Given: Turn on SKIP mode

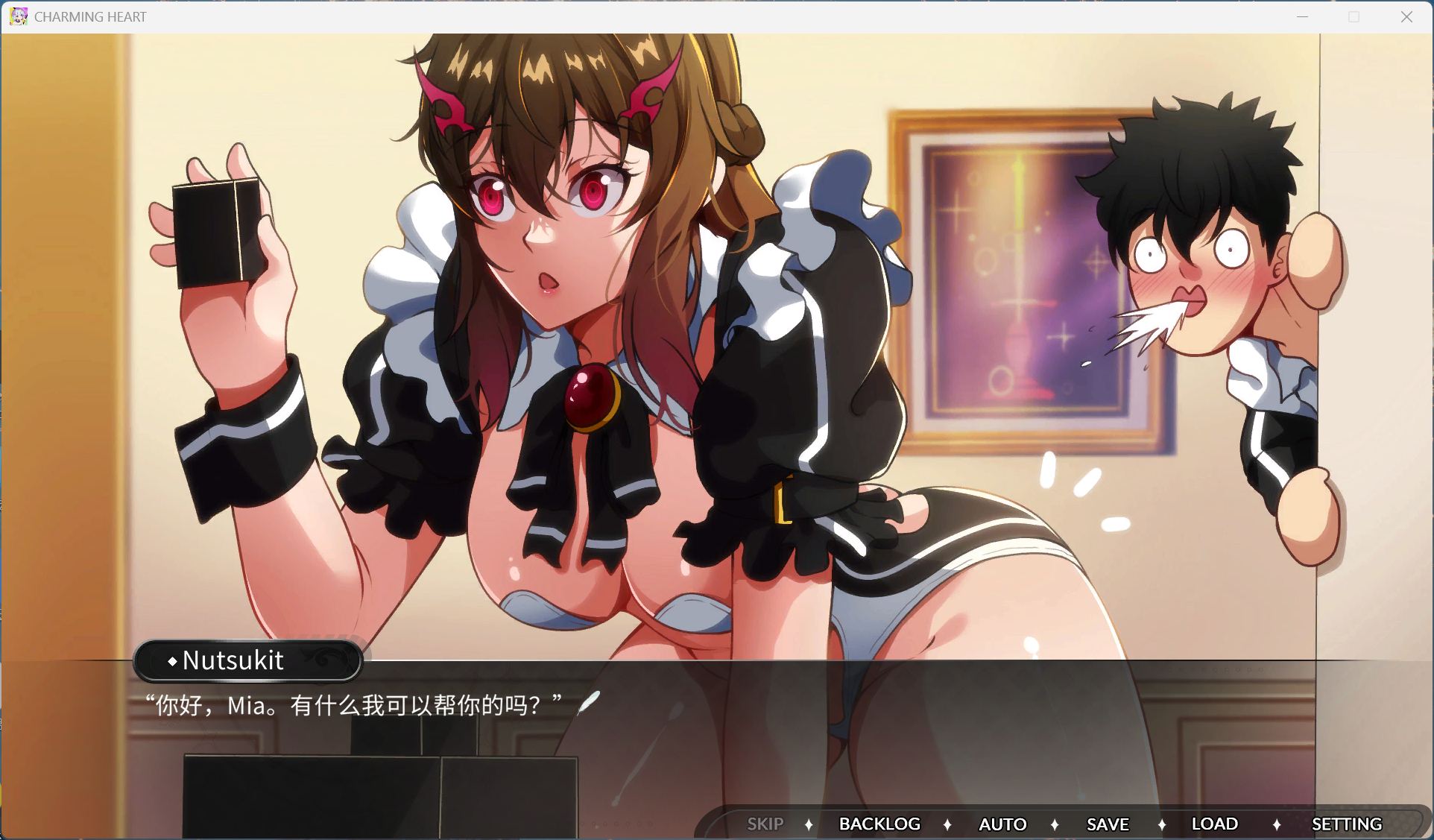Looking at the screenshot, I should (x=765, y=824).
